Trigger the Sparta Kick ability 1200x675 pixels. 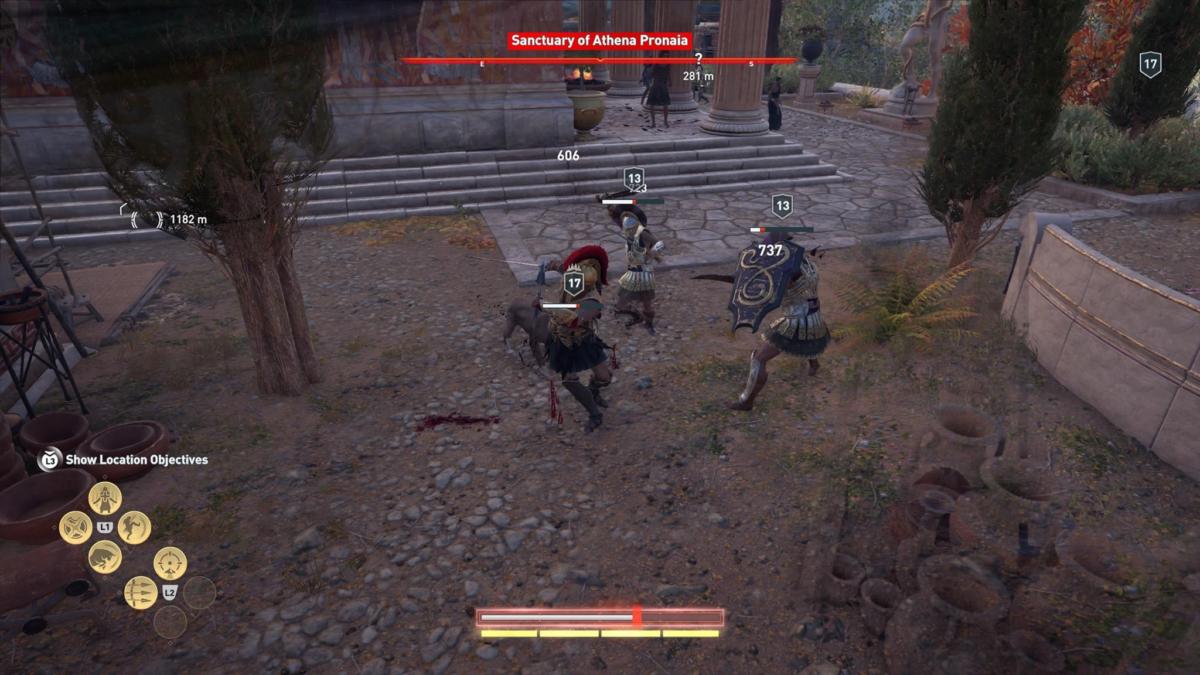(134, 527)
